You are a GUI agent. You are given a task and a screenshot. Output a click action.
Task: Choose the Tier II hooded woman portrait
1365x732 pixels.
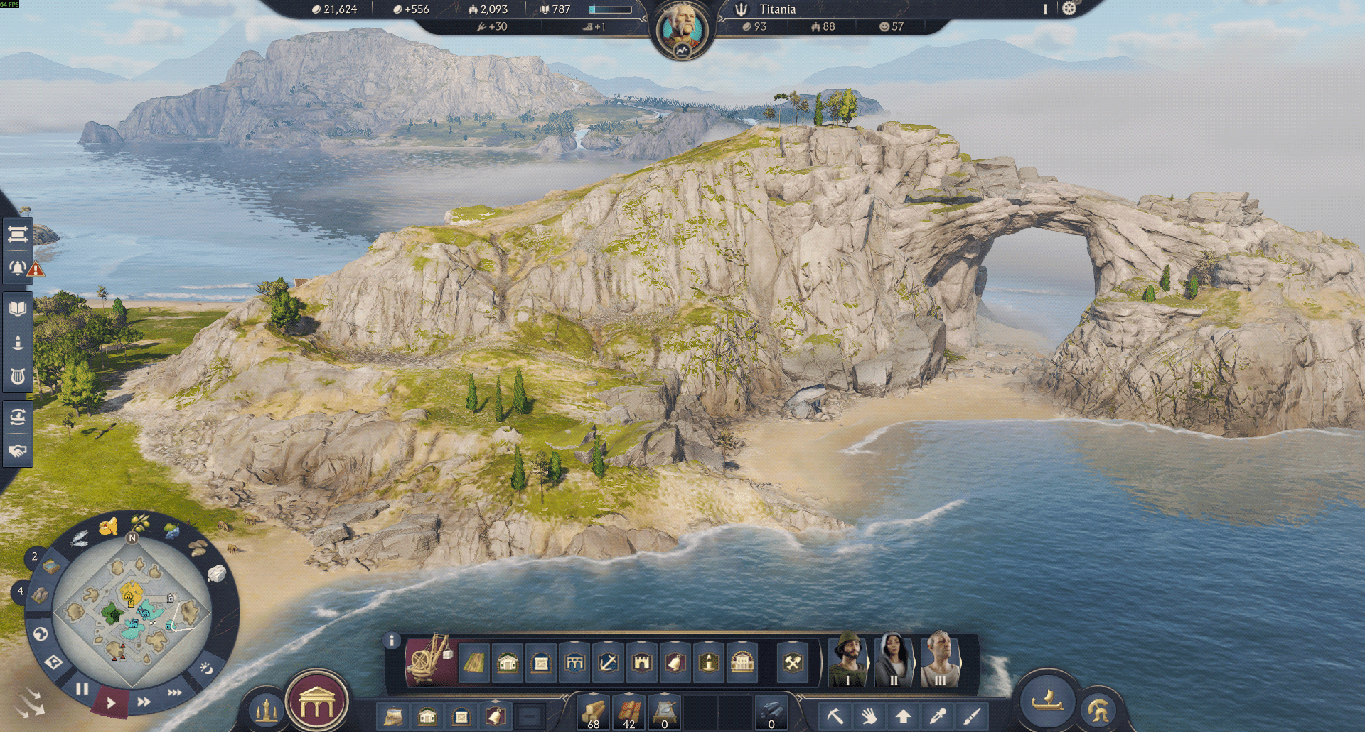point(895,660)
